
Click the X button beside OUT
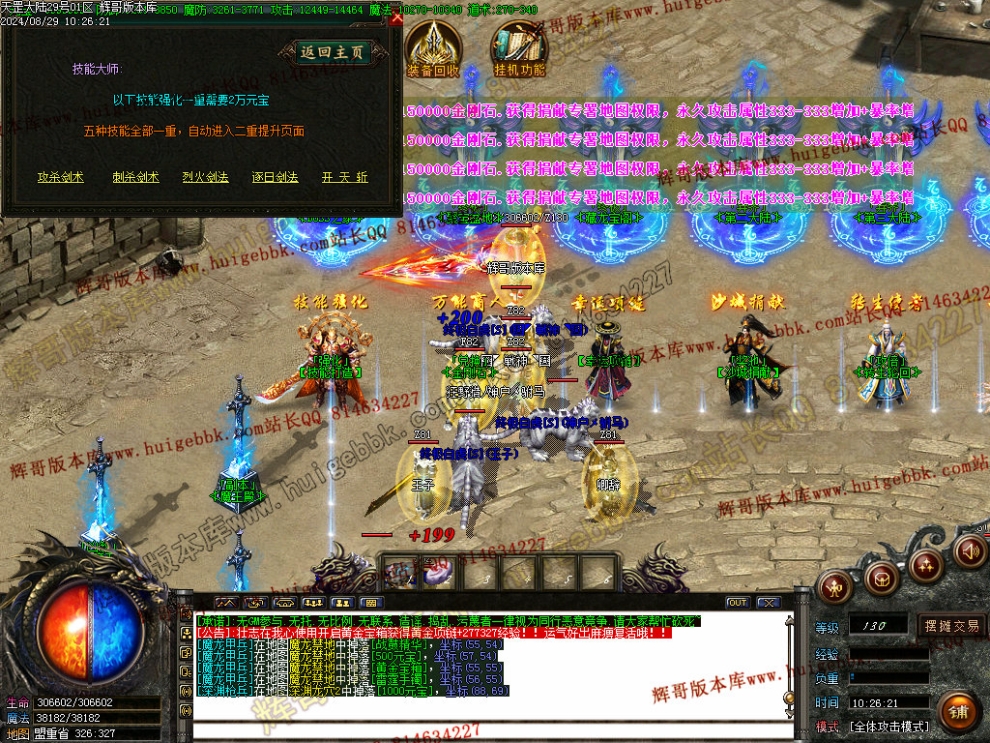767,602
